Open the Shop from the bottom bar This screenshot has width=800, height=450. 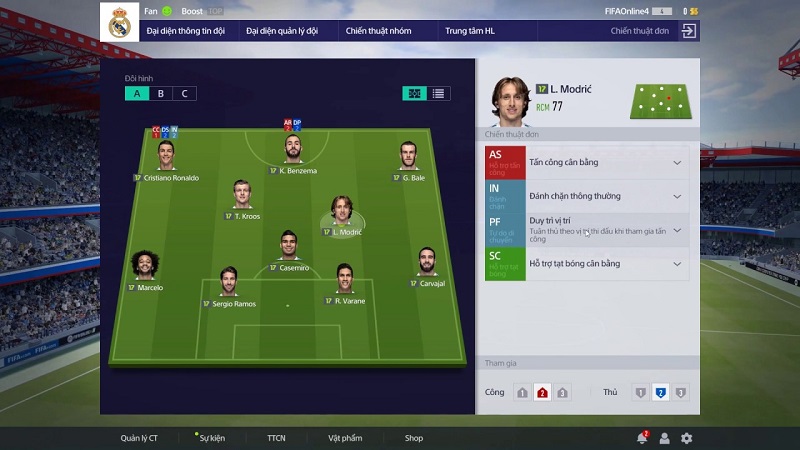point(414,438)
